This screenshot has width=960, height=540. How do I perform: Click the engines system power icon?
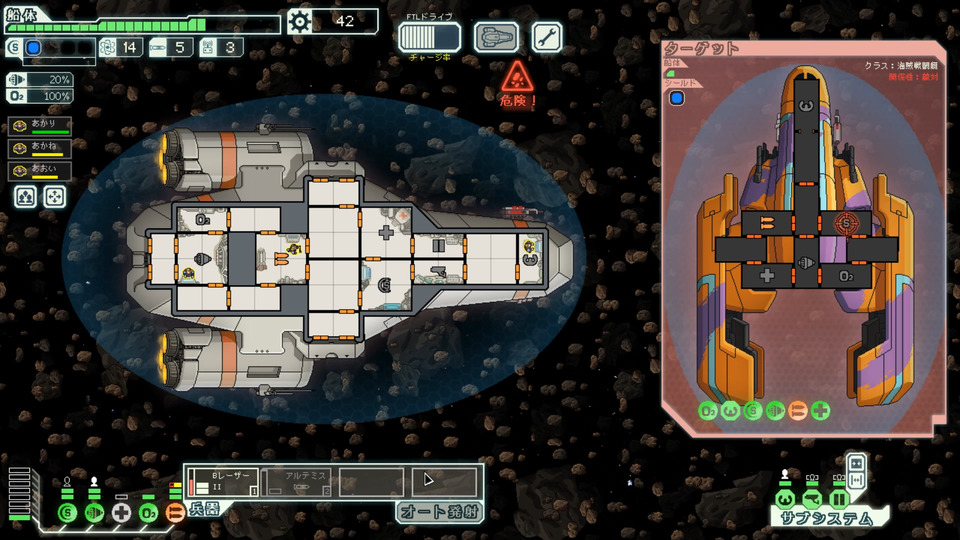(94, 513)
